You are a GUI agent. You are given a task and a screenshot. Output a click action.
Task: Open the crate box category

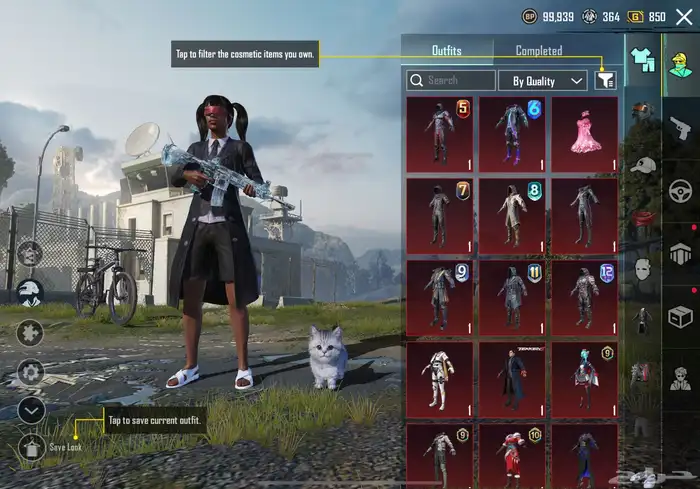click(x=680, y=316)
